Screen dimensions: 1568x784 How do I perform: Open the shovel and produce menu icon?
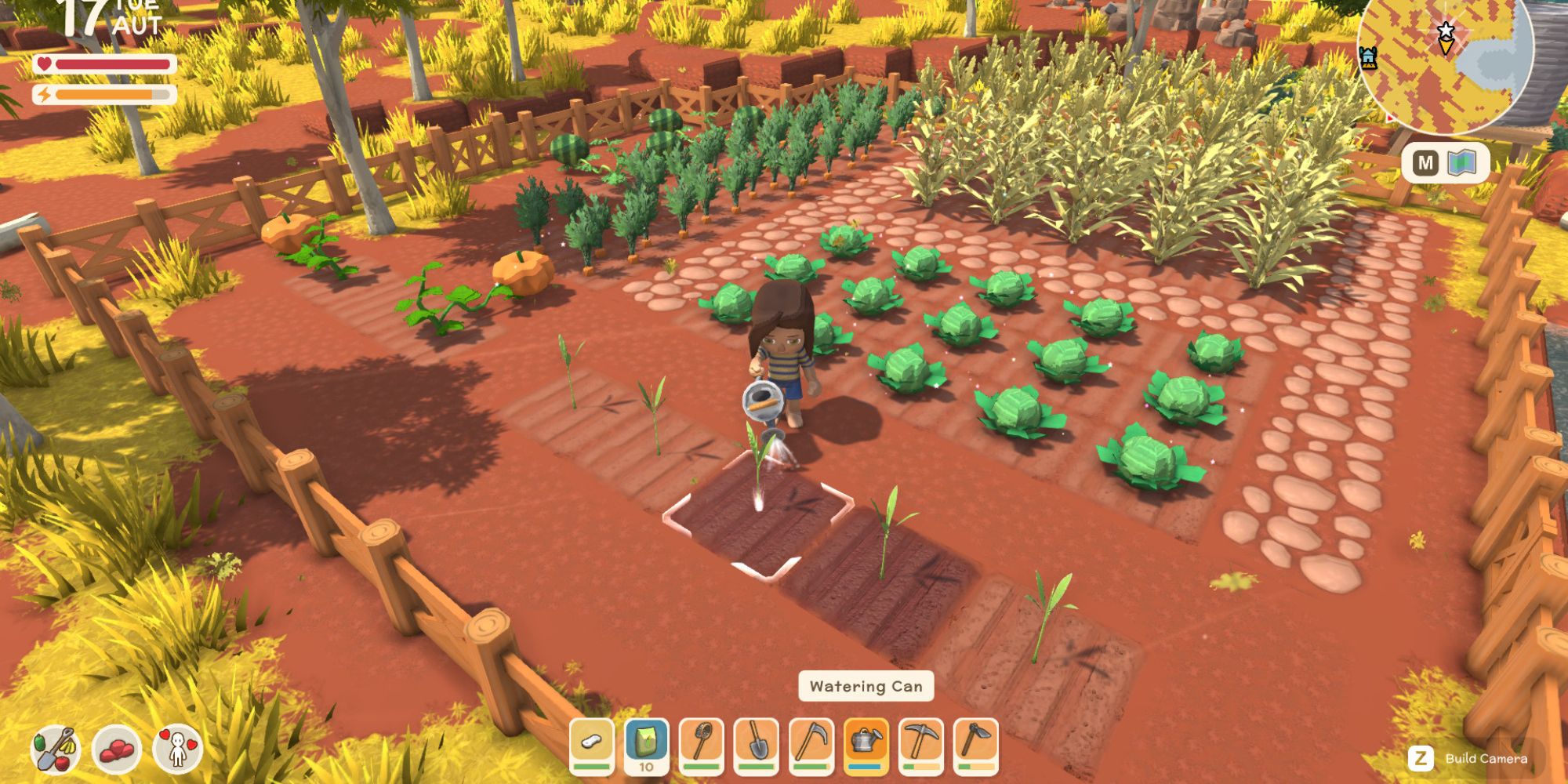[55, 750]
